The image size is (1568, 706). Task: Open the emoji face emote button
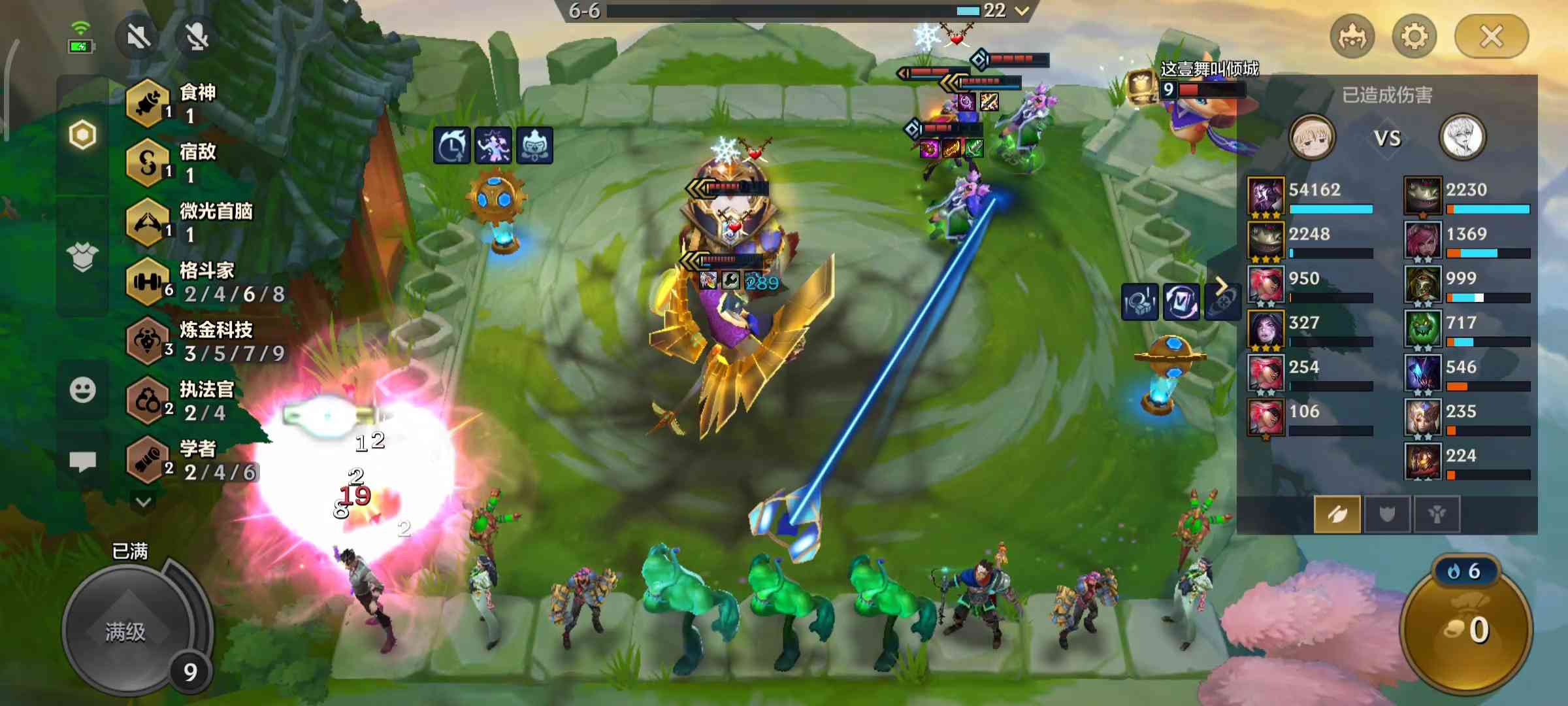(83, 390)
